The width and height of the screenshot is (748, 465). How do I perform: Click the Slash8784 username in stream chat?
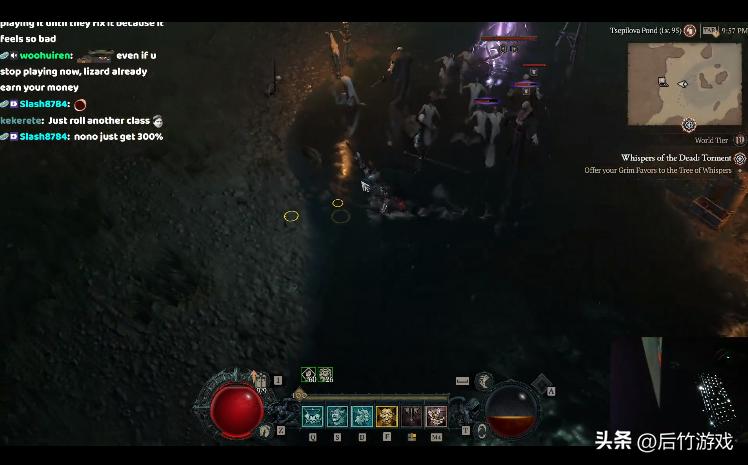[43, 137]
